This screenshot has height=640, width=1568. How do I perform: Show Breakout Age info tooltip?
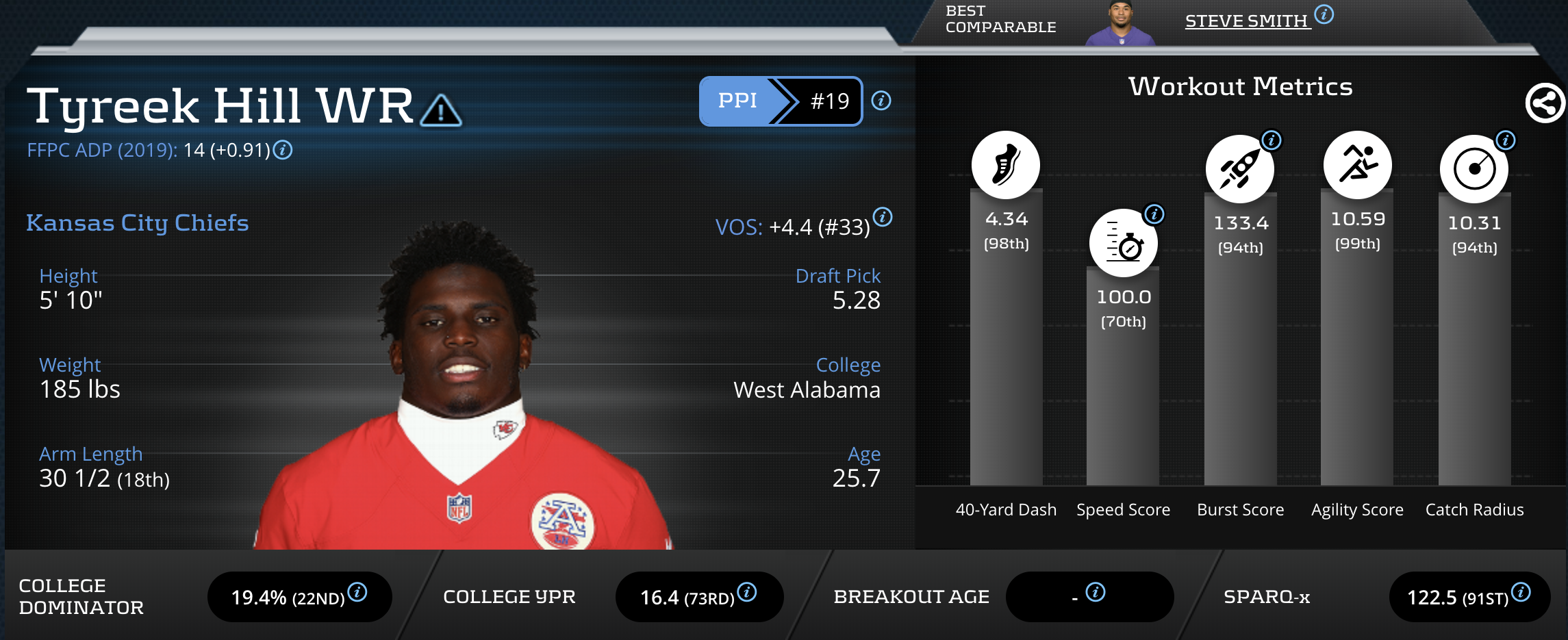1096,592
